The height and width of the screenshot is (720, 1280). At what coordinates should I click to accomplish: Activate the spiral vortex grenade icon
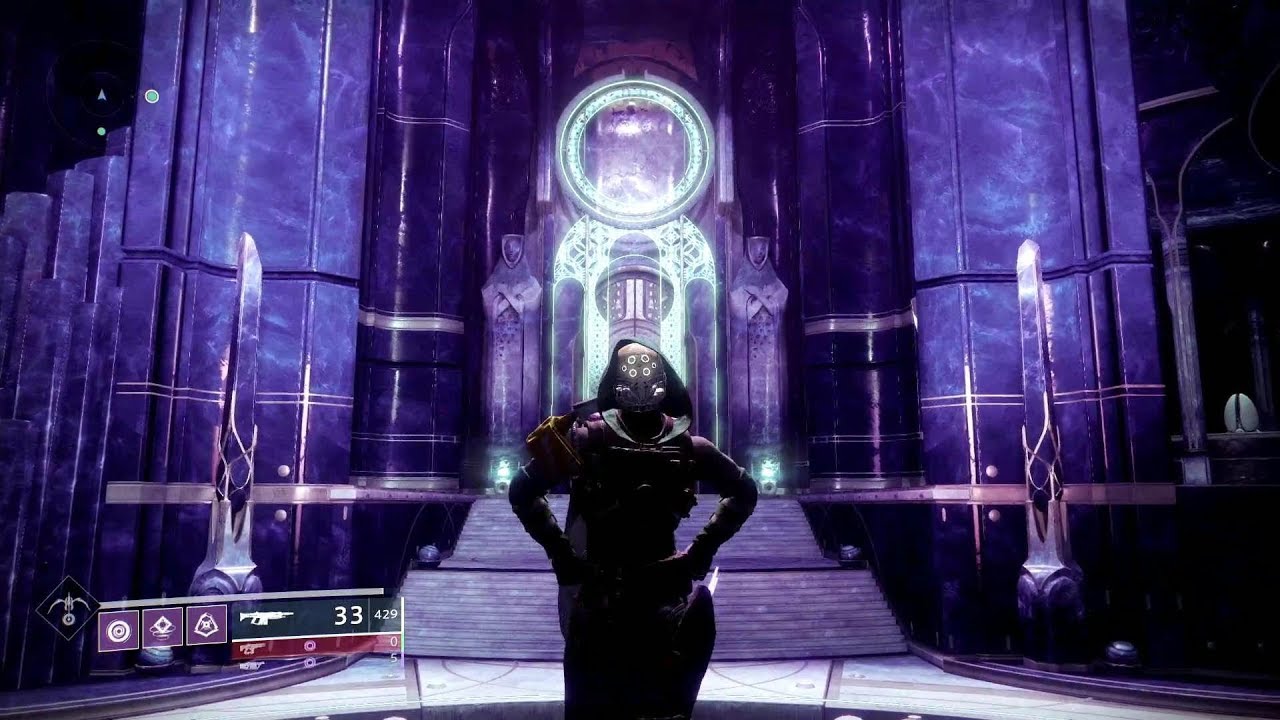point(118,626)
